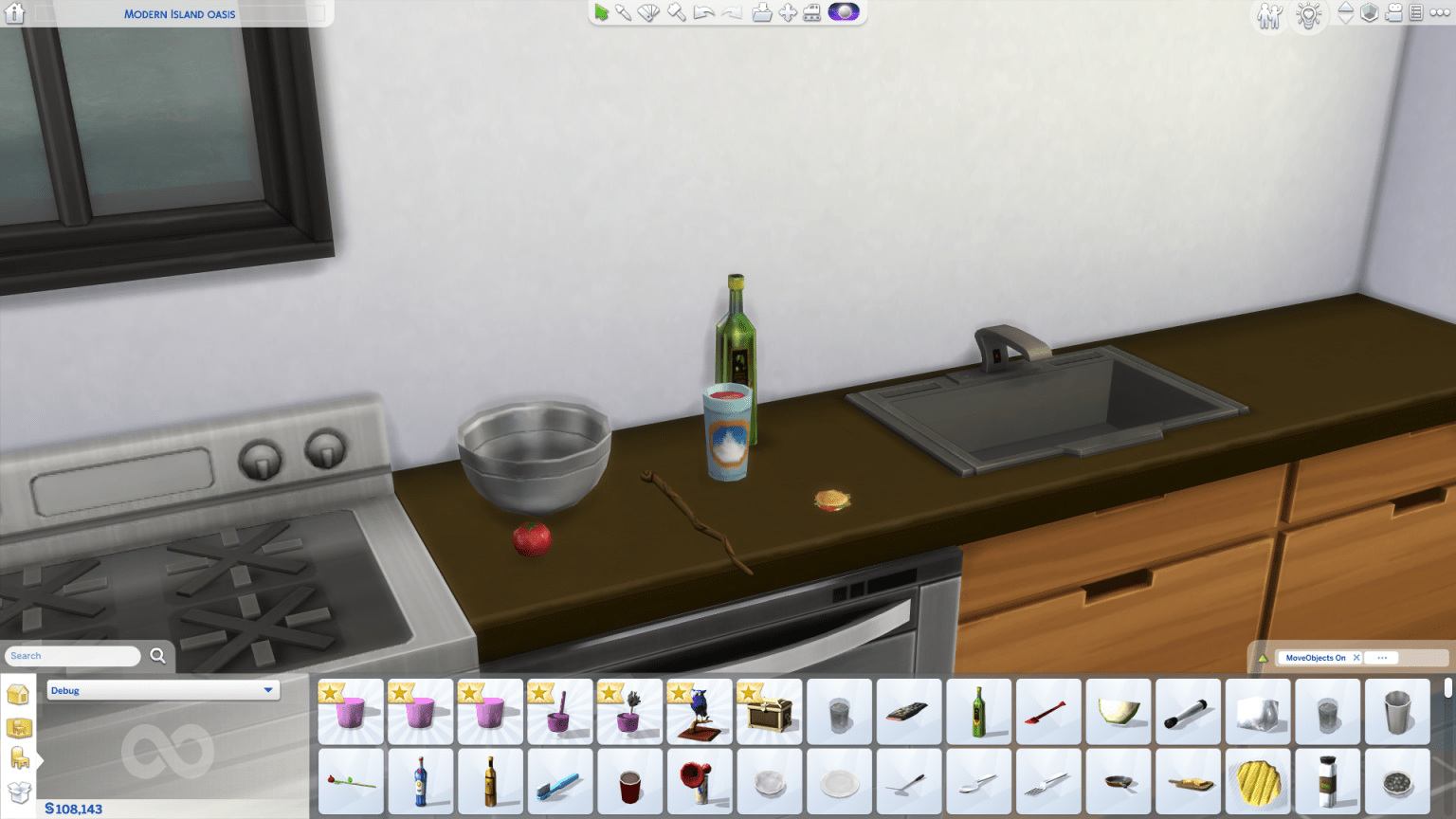Select the Build Mode house icon in sidebar
The image size is (1456, 819).
pyautogui.click(x=16, y=694)
